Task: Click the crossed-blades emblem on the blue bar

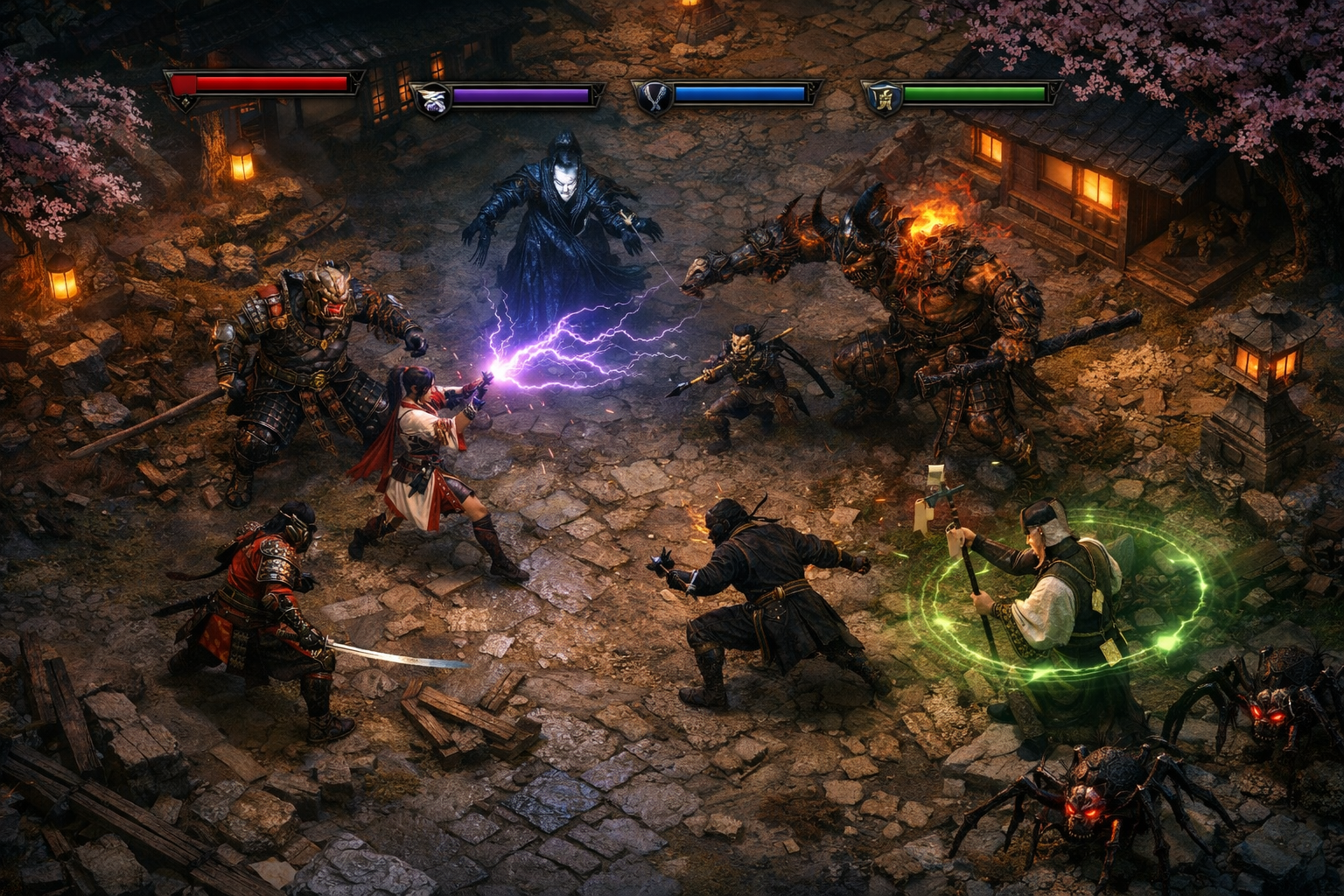Action: (x=653, y=94)
